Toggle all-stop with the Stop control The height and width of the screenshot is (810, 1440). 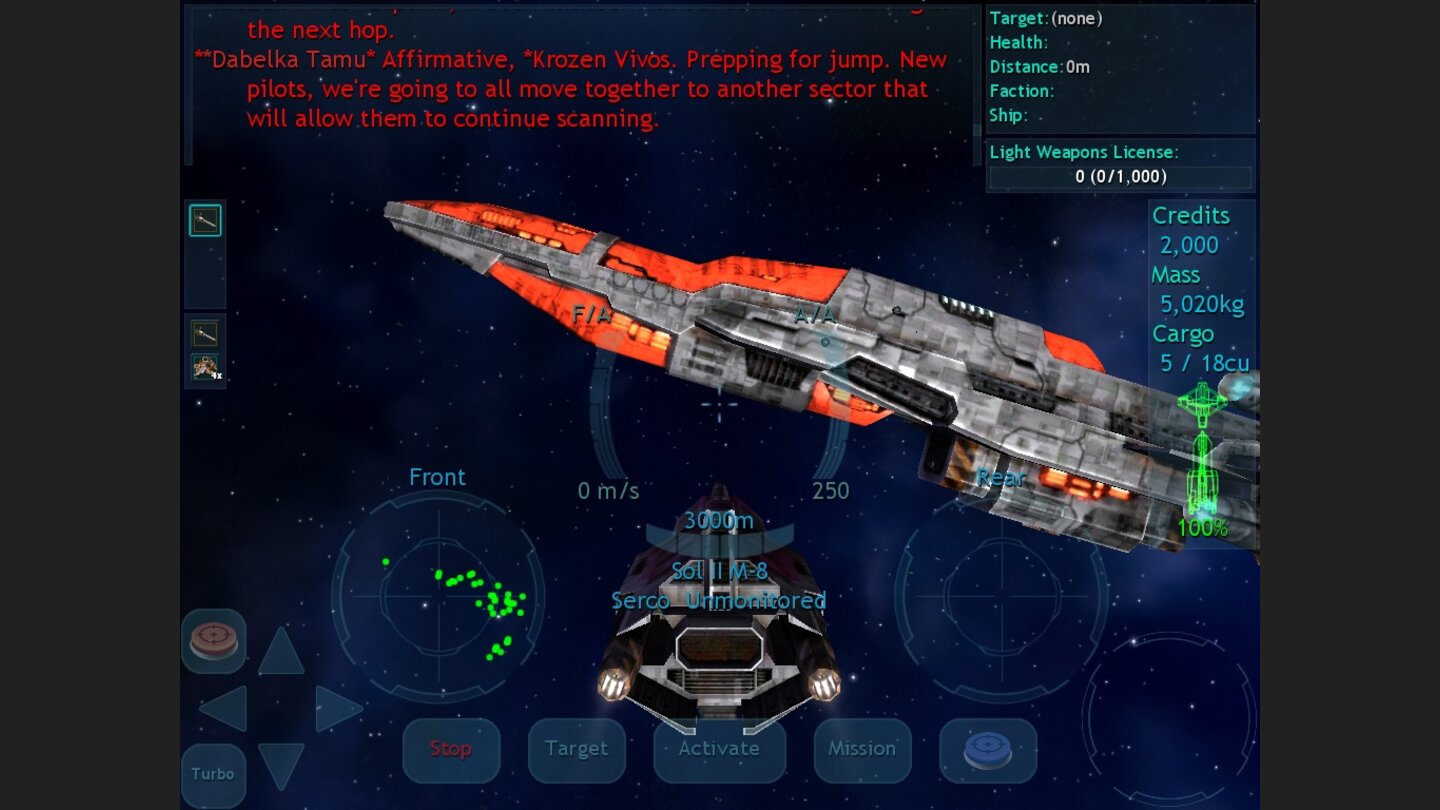click(451, 748)
